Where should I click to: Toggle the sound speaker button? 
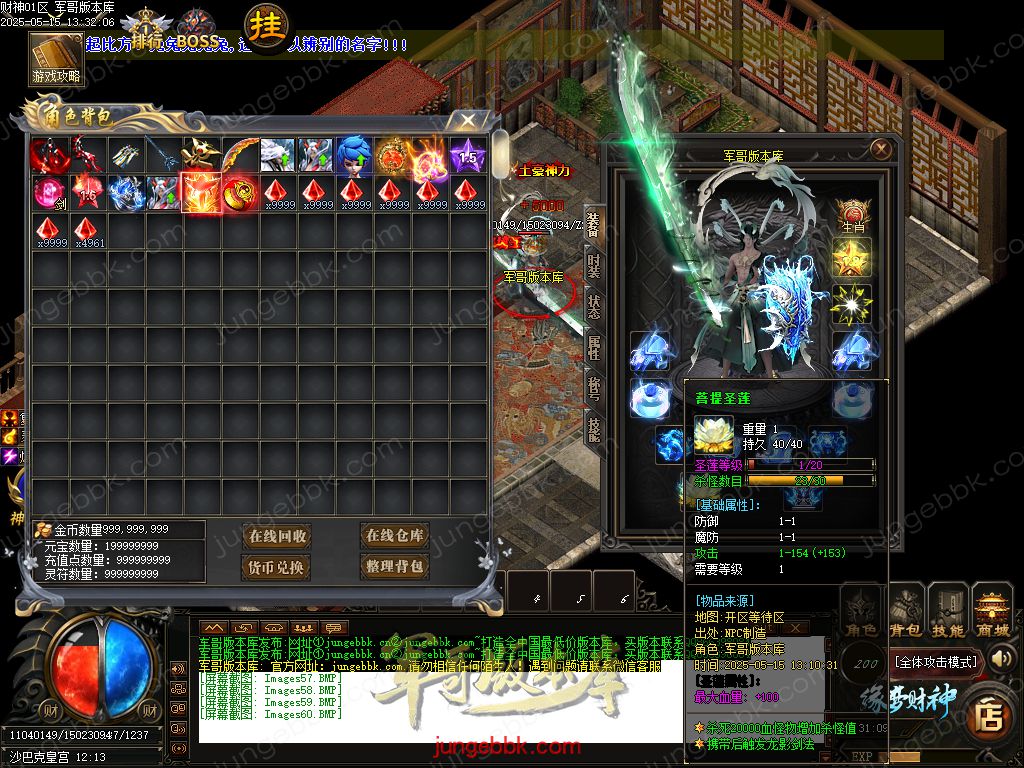[x=178, y=668]
